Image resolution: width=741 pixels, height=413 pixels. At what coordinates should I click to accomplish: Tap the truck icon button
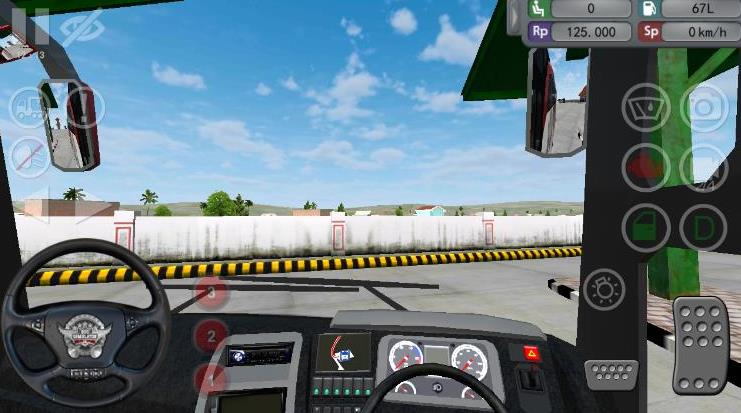pyautogui.click(x=30, y=107)
